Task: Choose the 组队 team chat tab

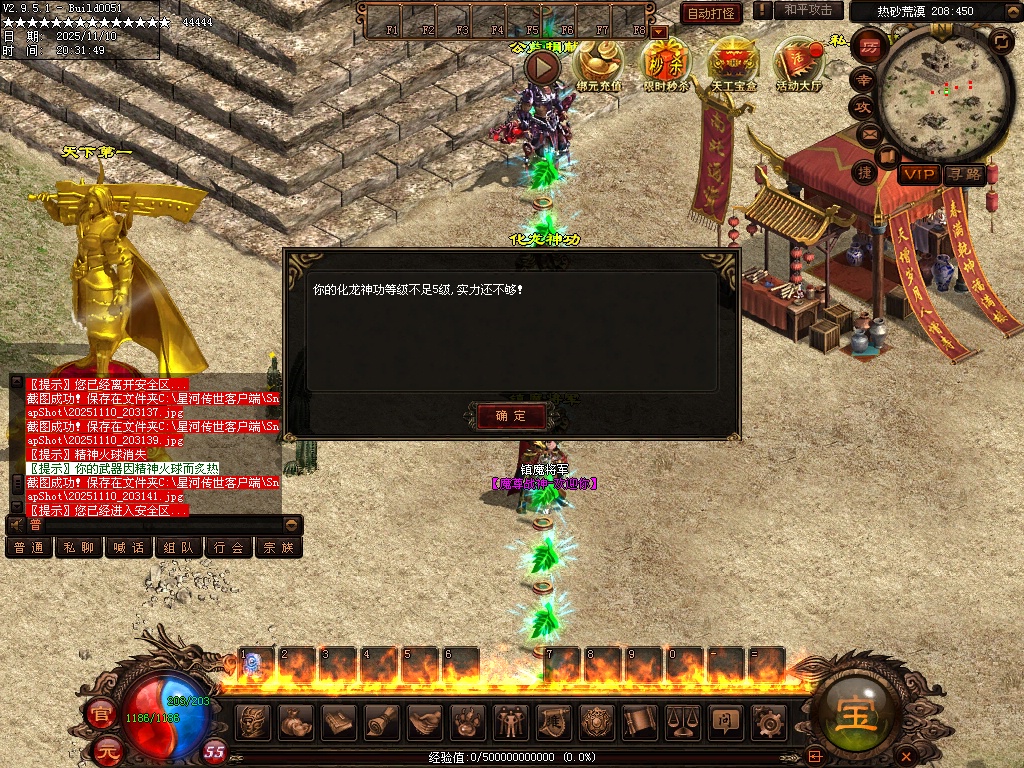Action: coord(179,547)
